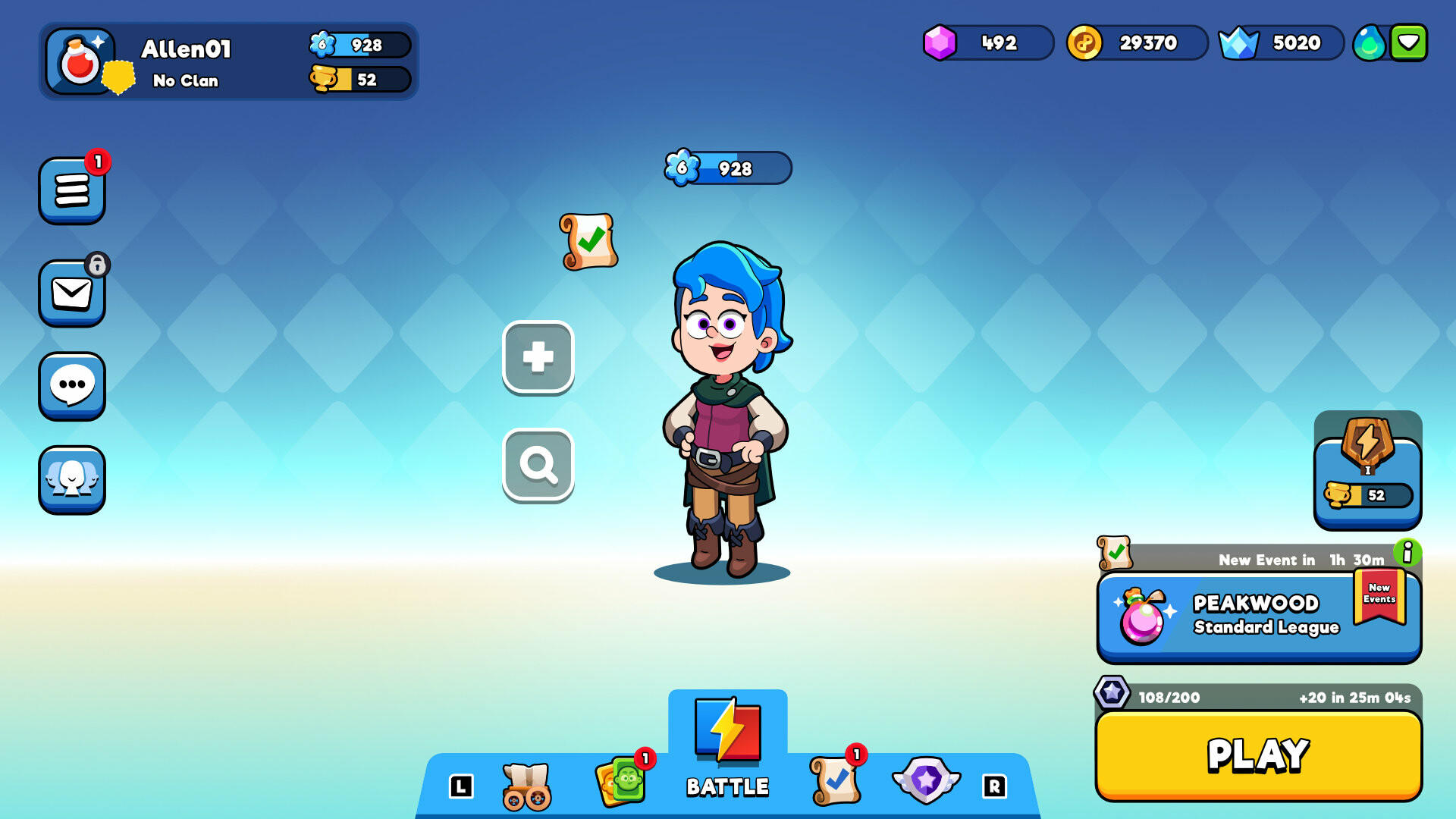Open the locked mail inbox
Viewport: 1456px width, 819px height.
(x=71, y=292)
